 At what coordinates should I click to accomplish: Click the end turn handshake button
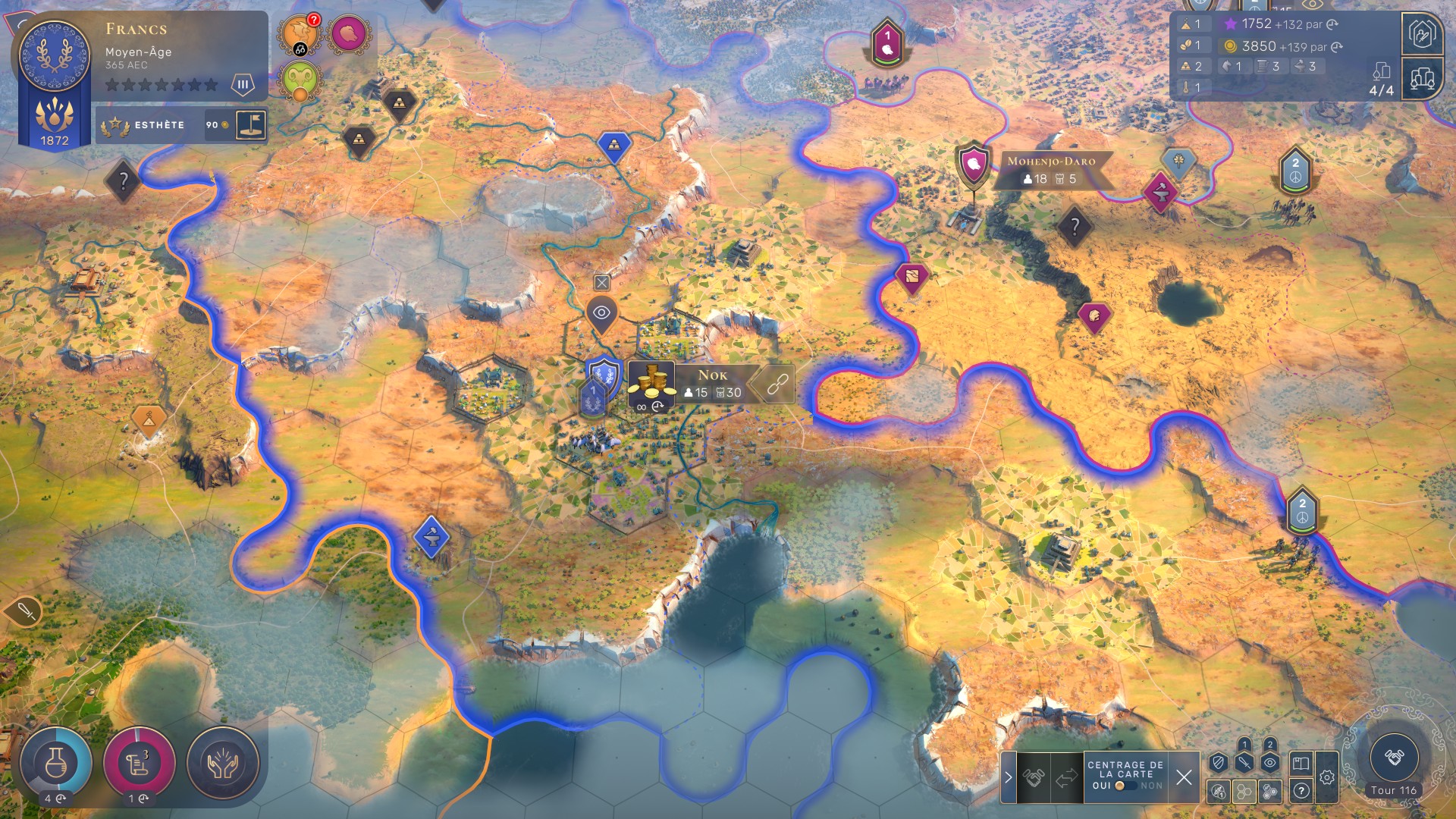[1394, 757]
